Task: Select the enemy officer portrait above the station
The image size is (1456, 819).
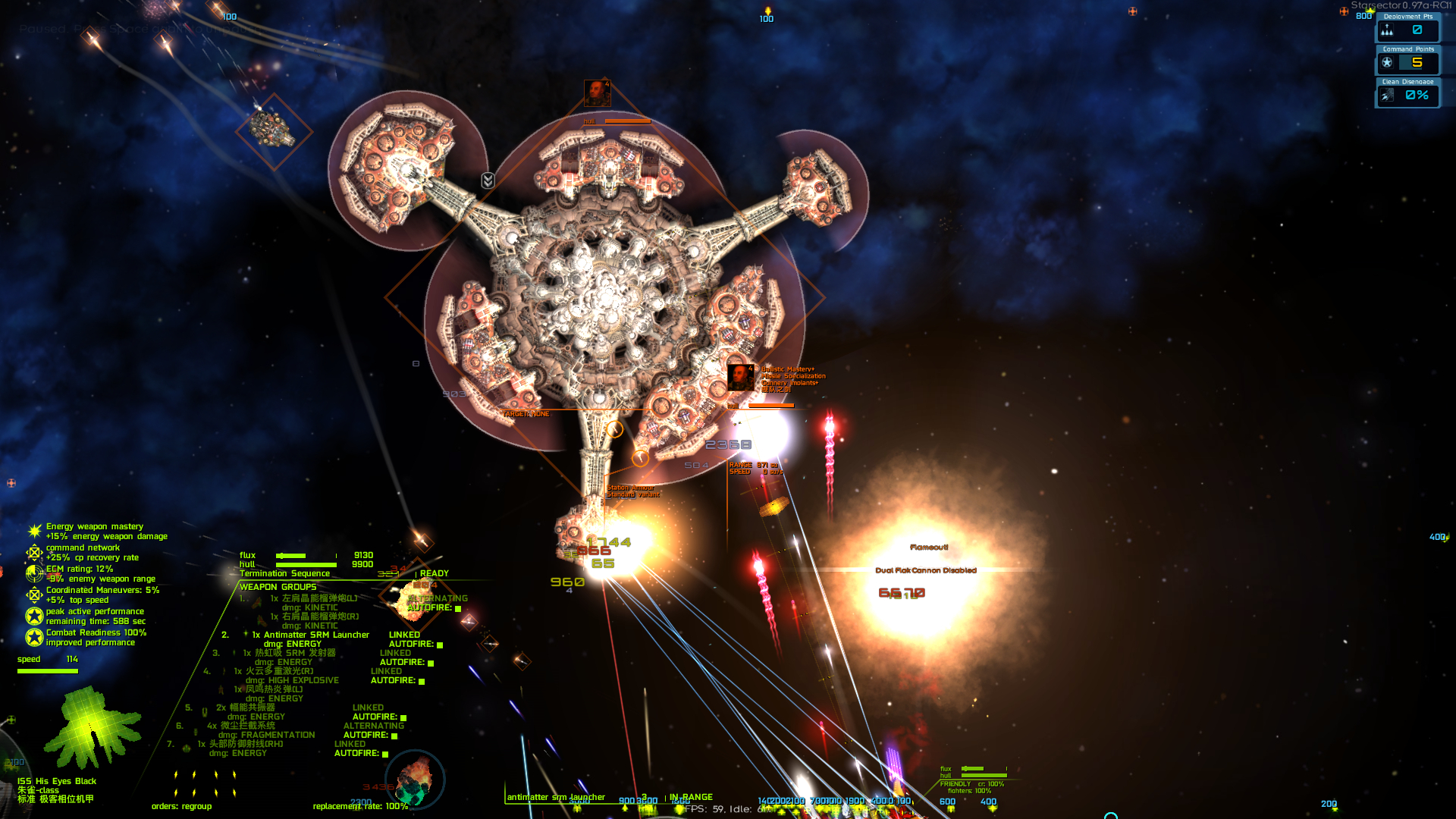Action: click(597, 93)
